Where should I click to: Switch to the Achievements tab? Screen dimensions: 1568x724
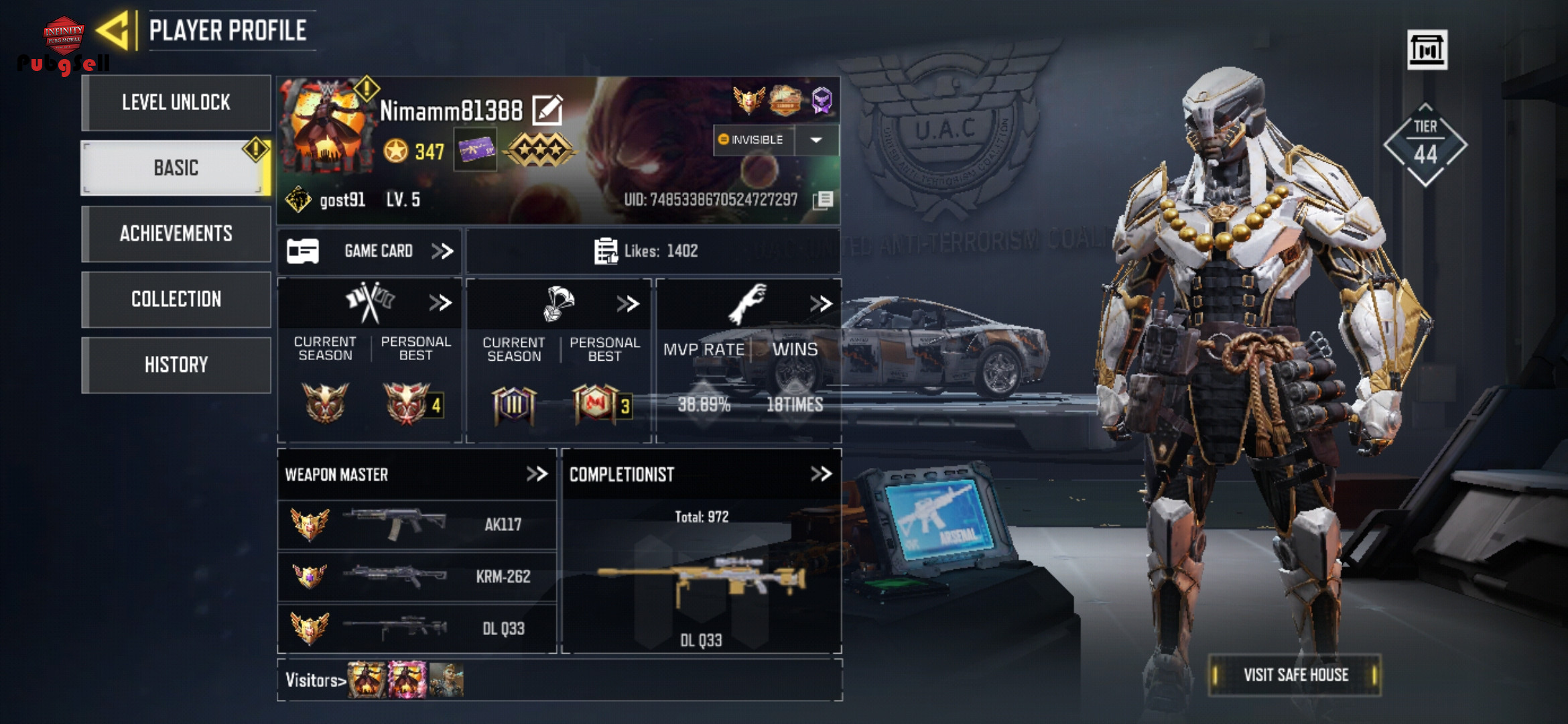tap(176, 233)
